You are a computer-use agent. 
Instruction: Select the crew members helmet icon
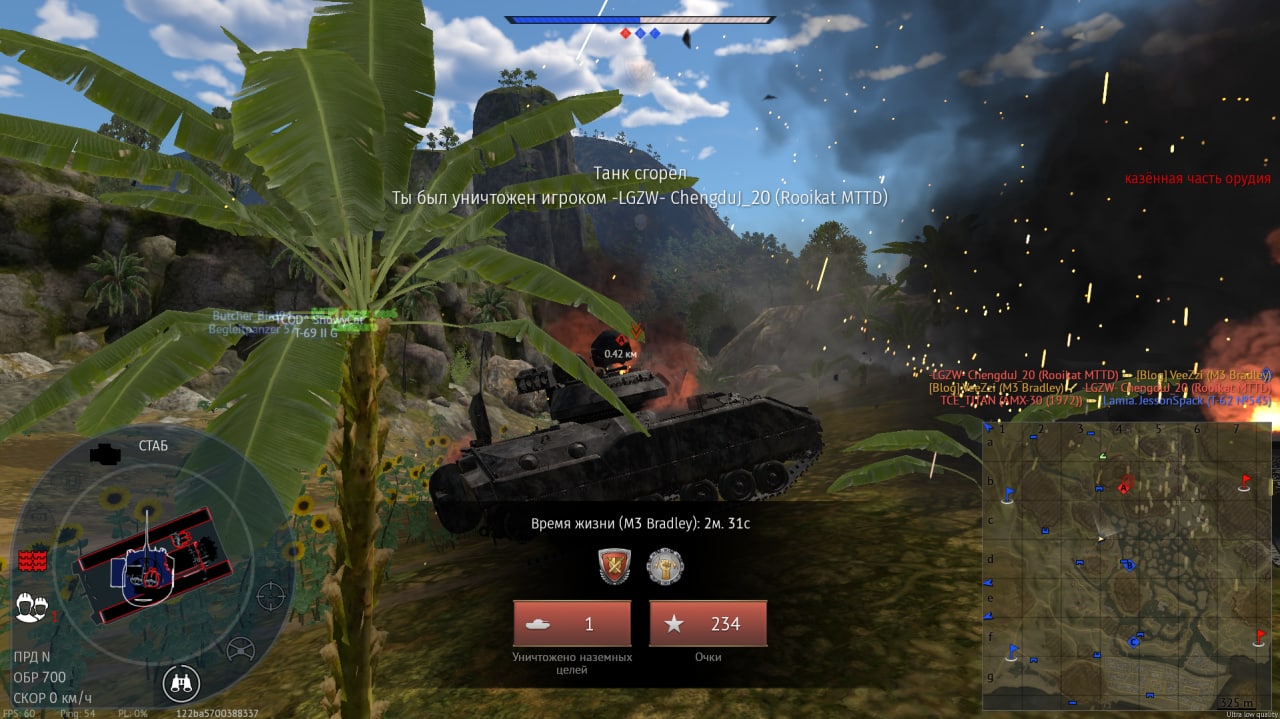point(32,607)
